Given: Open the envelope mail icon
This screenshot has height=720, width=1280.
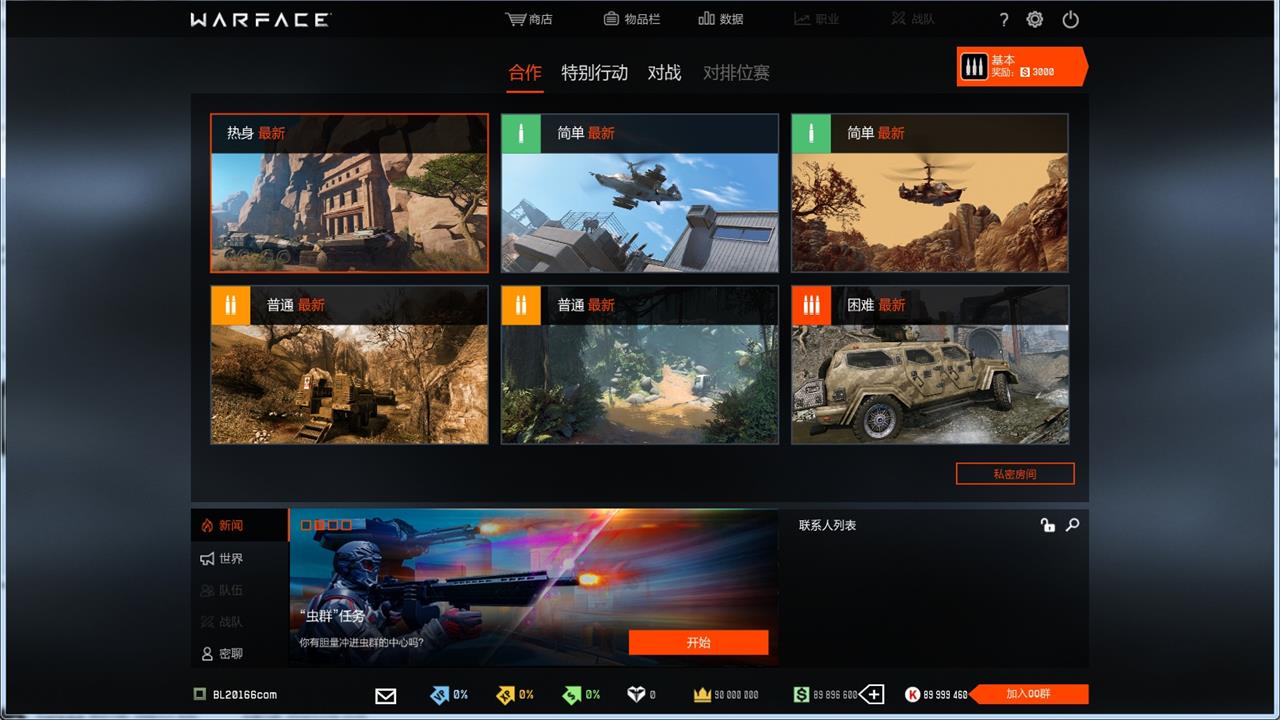Looking at the screenshot, I should (x=385, y=695).
